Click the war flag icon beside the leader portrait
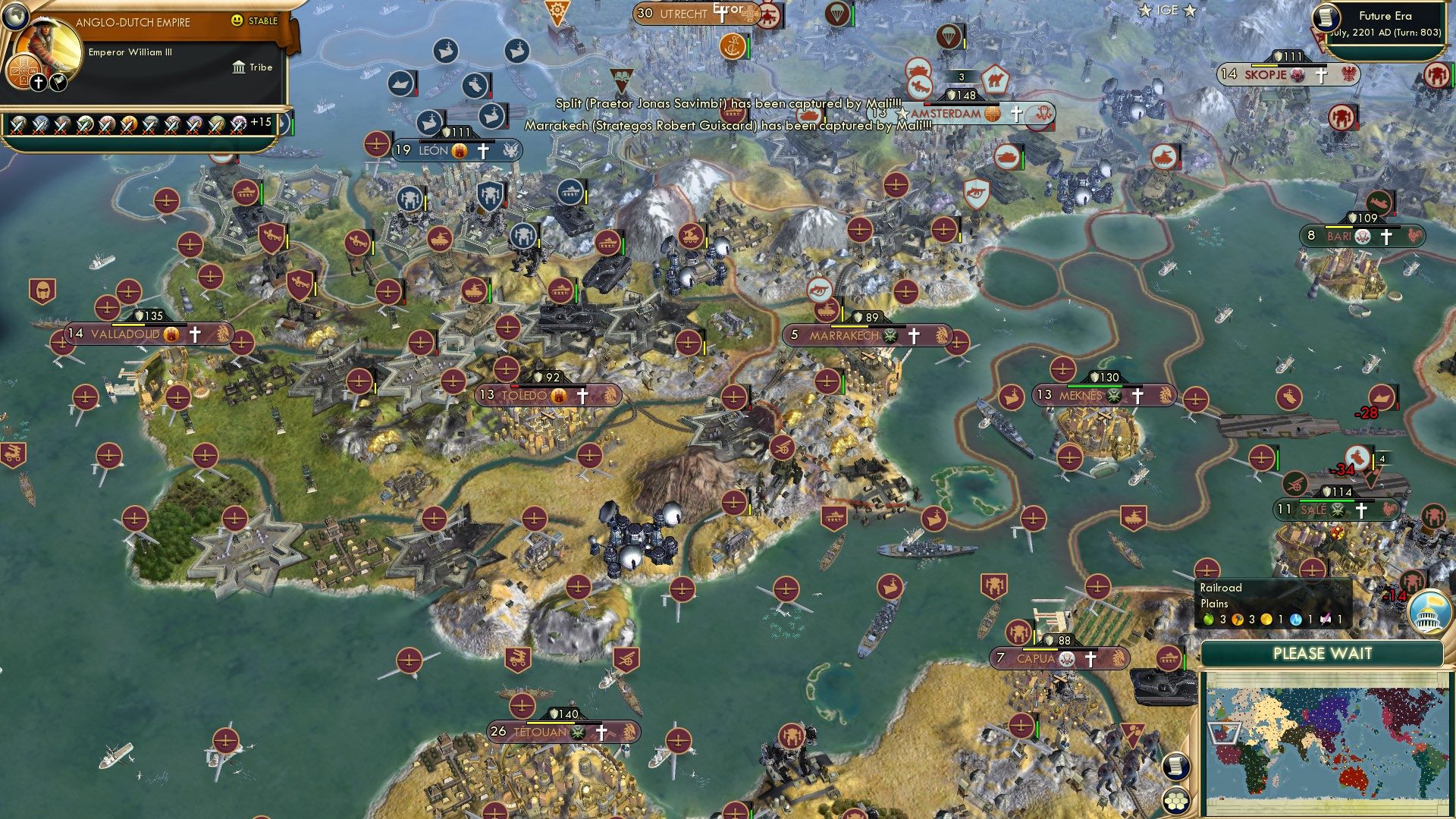Image resolution: width=1456 pixels, height=819 pixels. tap(58, 83)
